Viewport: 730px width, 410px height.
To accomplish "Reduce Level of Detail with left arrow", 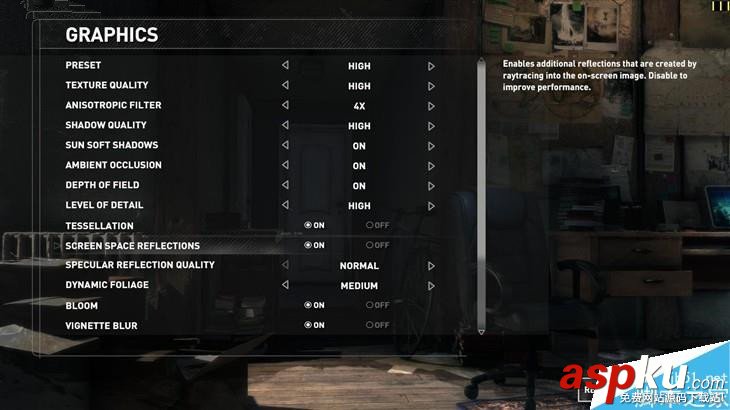I will pos(285,206).
